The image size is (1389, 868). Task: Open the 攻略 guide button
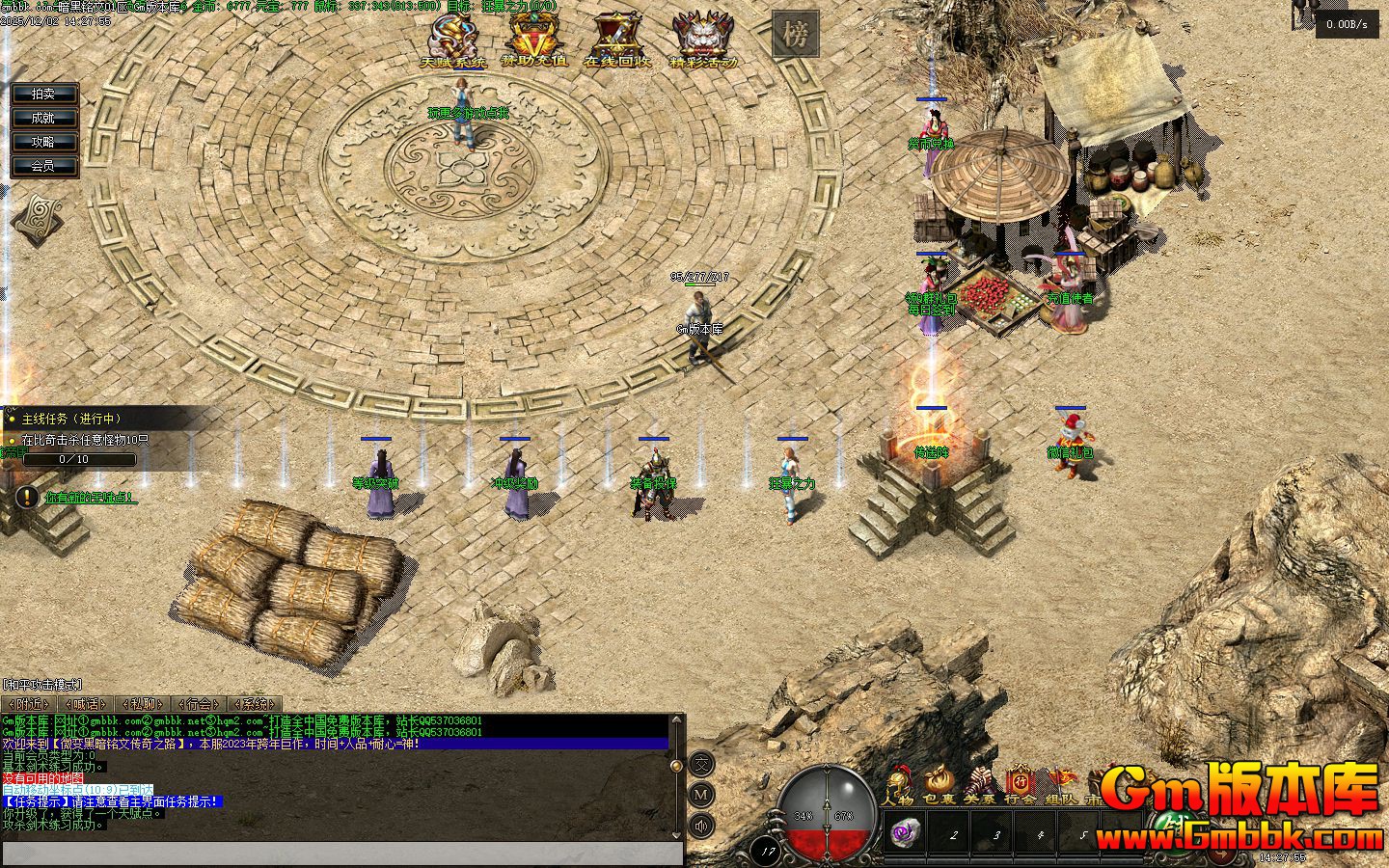pyautogui.click(x=43, y=142)
